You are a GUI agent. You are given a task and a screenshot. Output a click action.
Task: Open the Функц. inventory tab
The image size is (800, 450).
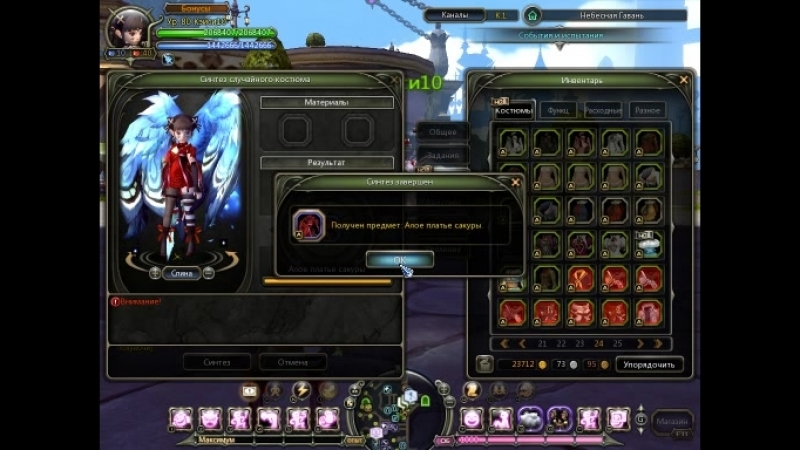(x=562, y=110)
